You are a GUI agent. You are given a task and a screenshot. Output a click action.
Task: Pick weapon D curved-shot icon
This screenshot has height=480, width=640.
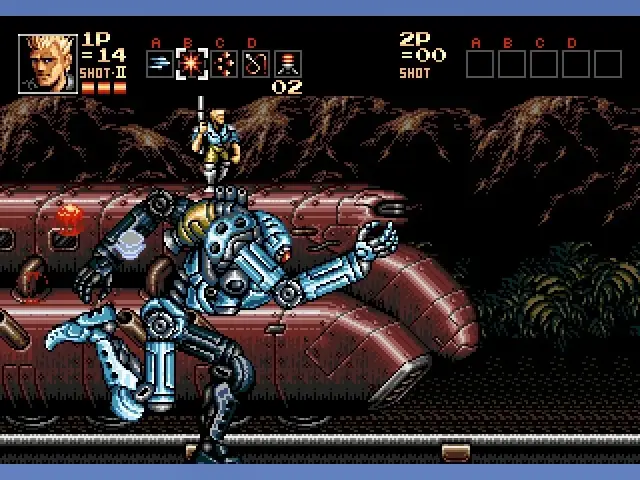pyautogui.click(x=255, y=64)
